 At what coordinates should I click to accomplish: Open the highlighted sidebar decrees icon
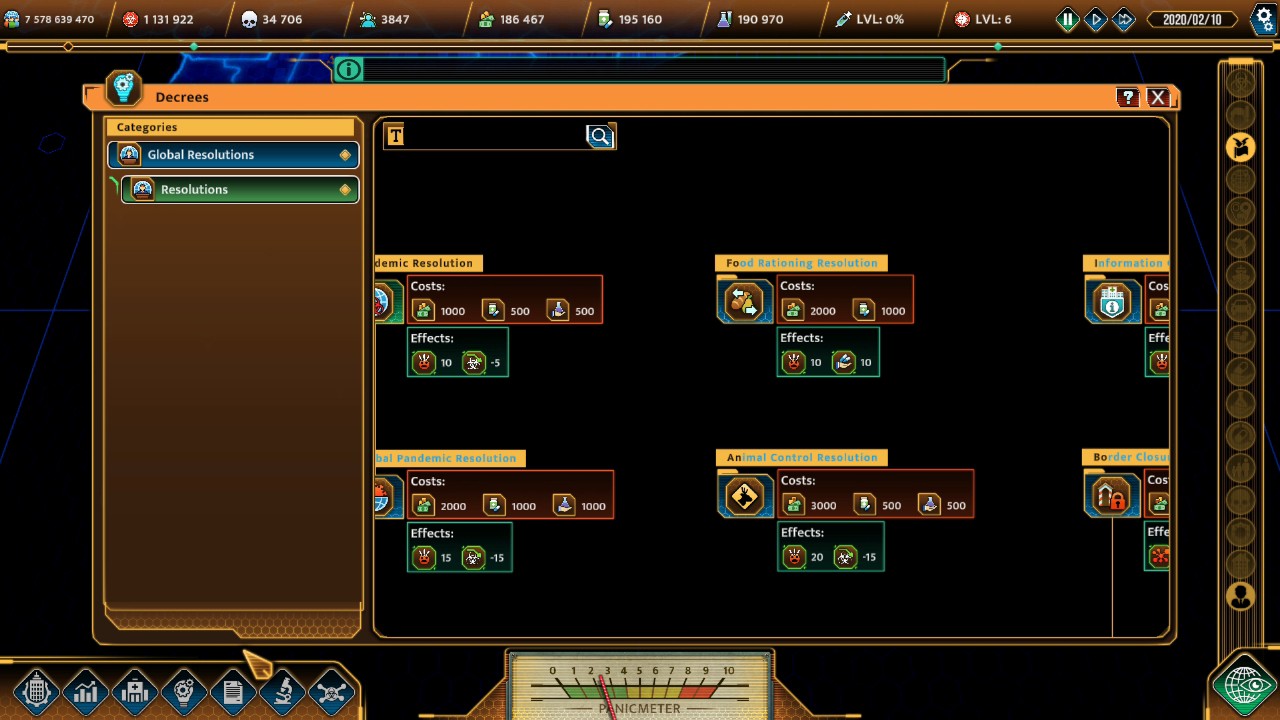point(1240,147)
